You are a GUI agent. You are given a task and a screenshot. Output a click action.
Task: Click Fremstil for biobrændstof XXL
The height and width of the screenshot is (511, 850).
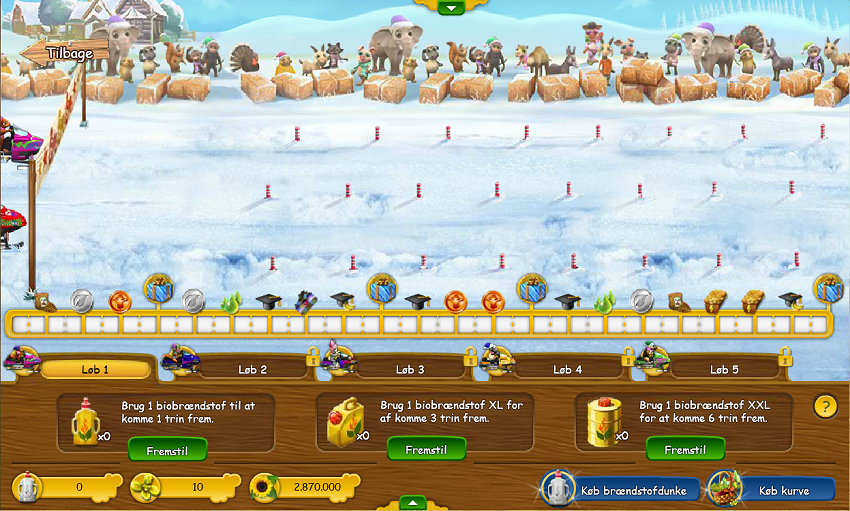[x=685, y=450]
